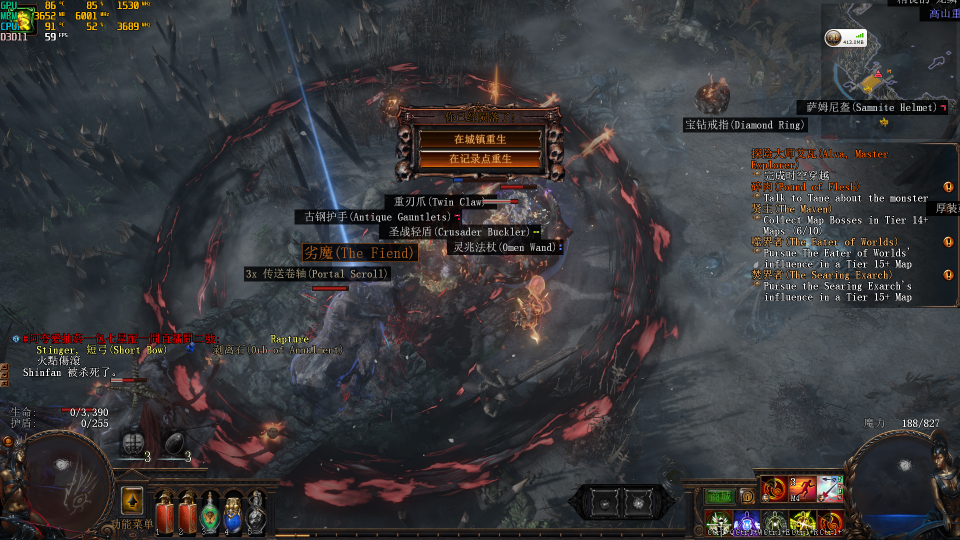The width and height of the screenshot is (960, 540).
Task: Select the purple aura skill icon
Action: coord(746,521)
